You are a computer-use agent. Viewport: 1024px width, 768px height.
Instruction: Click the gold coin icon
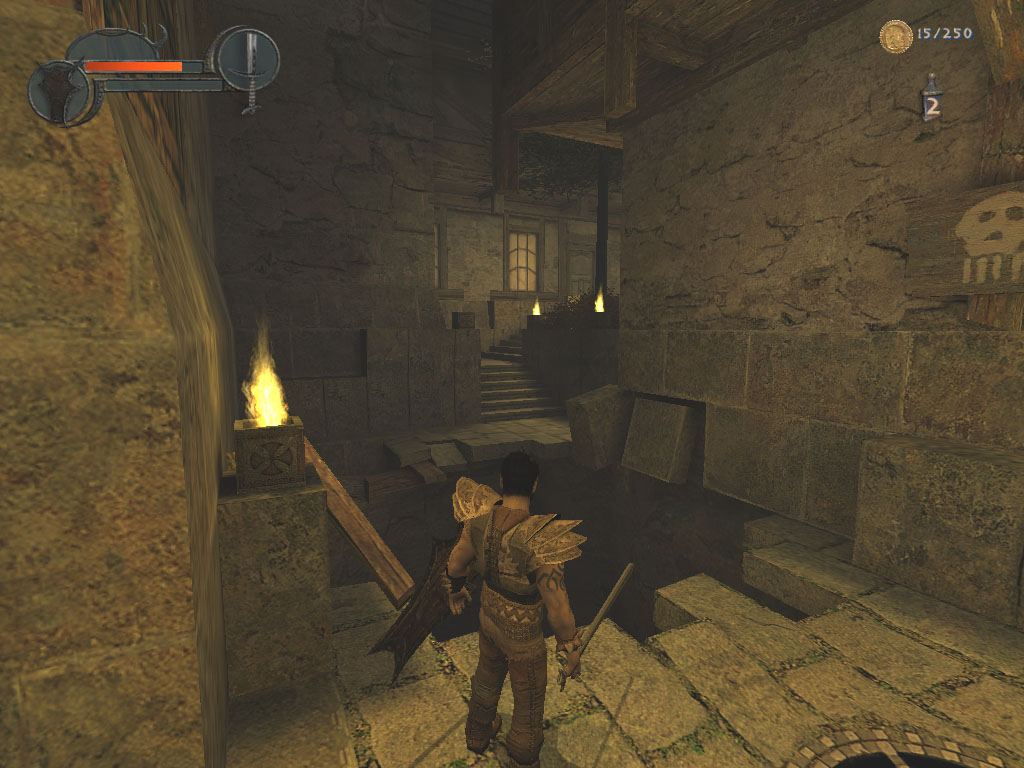[x=895, y=36]
